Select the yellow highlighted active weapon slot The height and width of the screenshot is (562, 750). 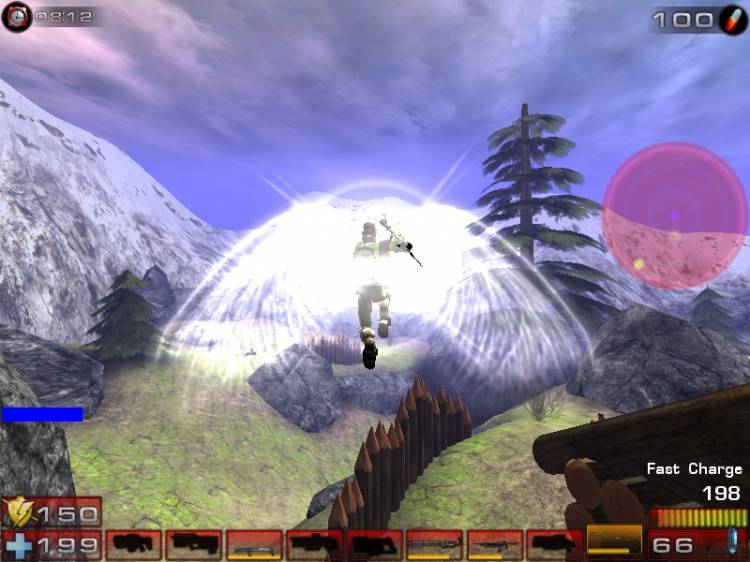coord(614,543)
